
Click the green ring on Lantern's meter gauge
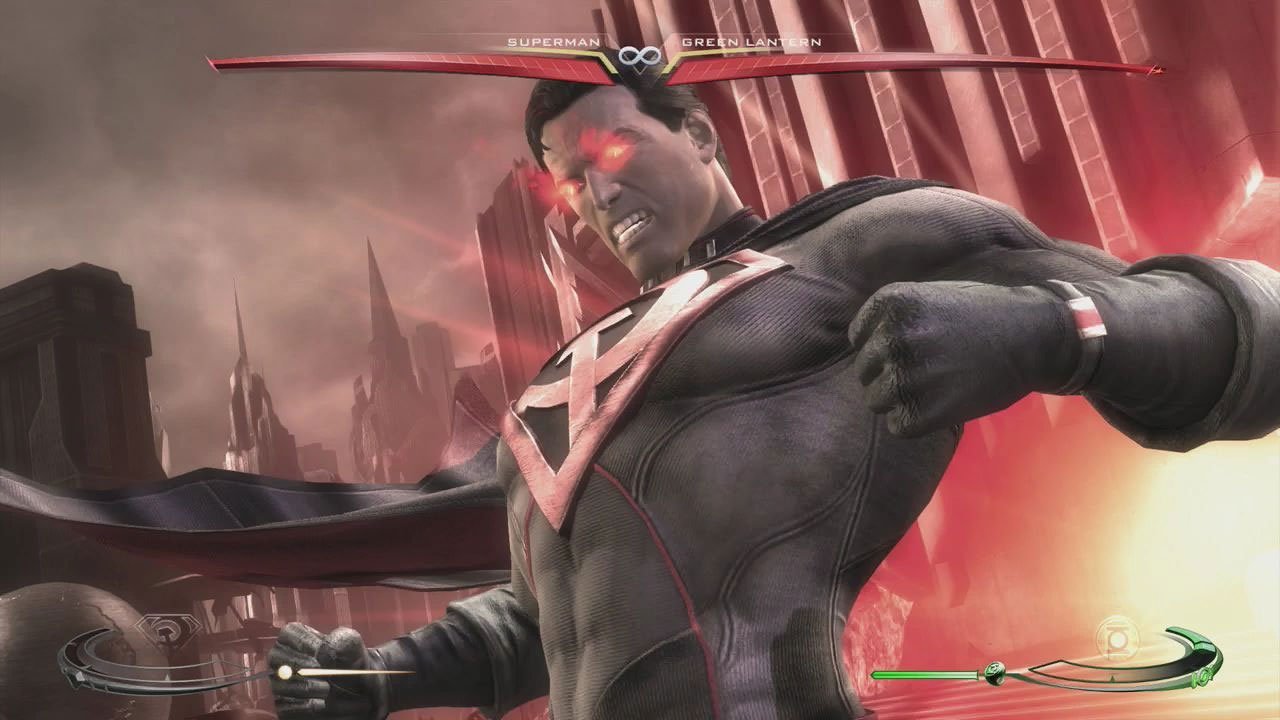pyautogui.click(x=1203, y=679)
